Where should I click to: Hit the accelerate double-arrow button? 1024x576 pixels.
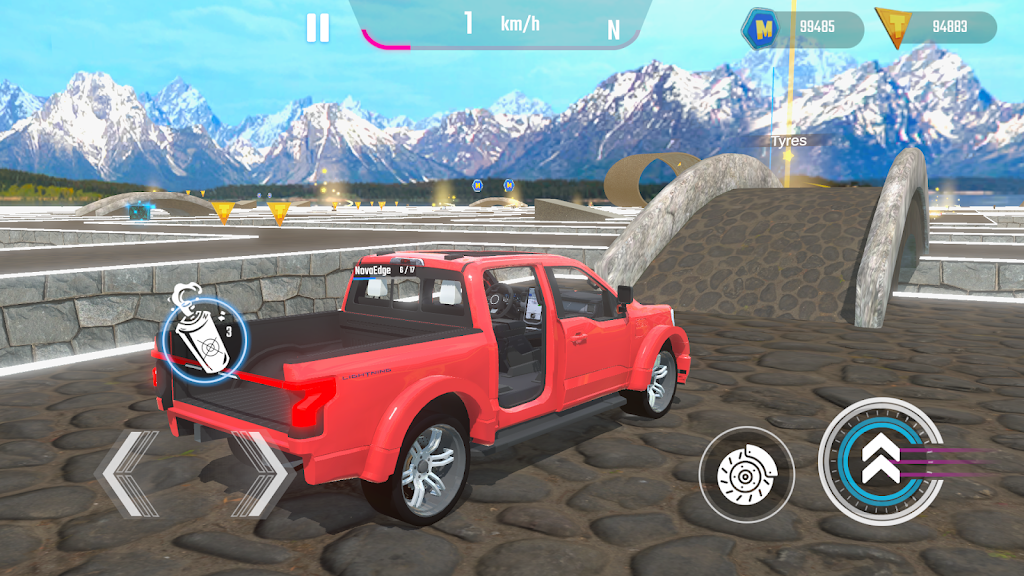point(879,459)
